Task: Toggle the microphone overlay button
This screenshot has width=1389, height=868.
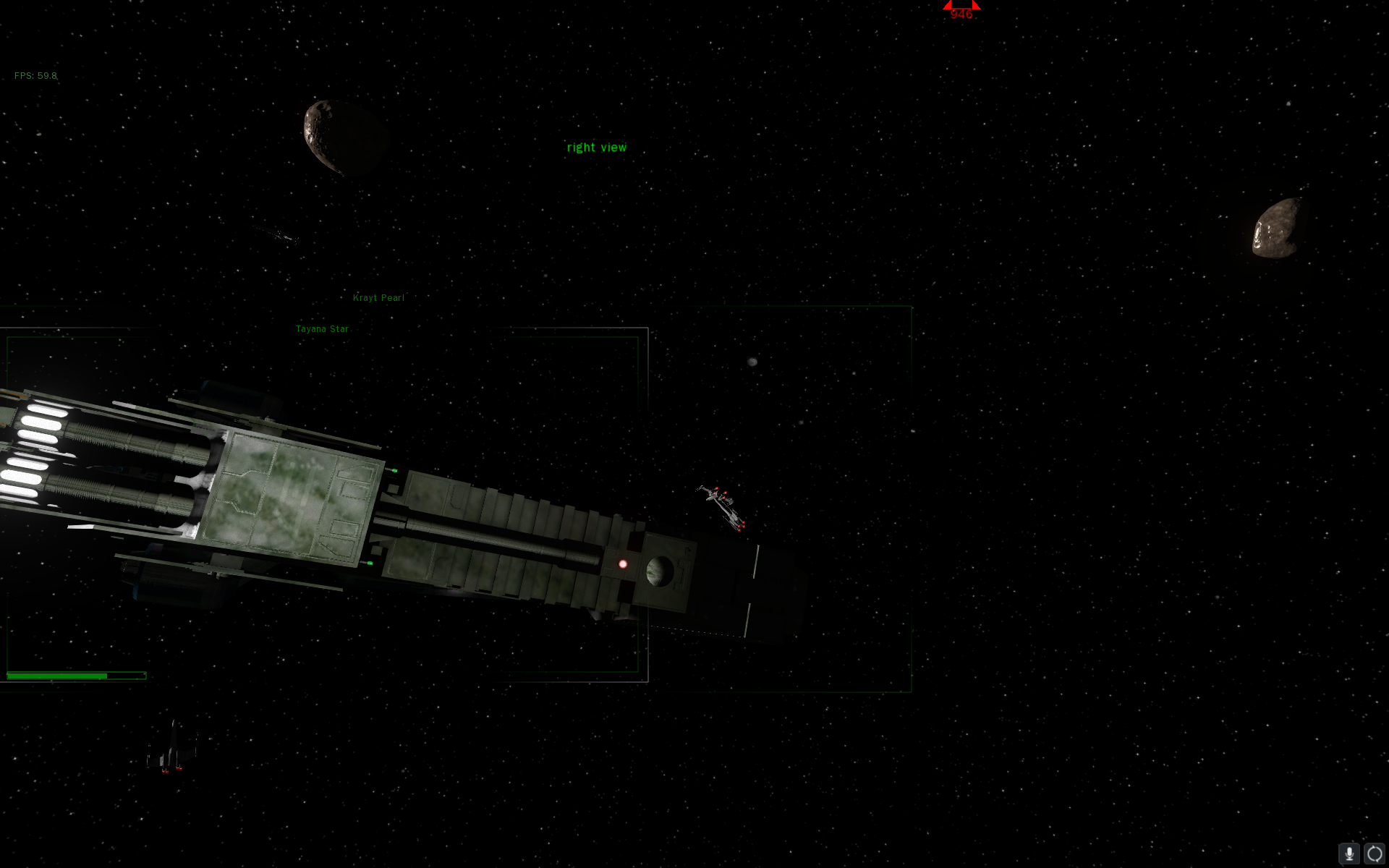Action: [1349, 854]
